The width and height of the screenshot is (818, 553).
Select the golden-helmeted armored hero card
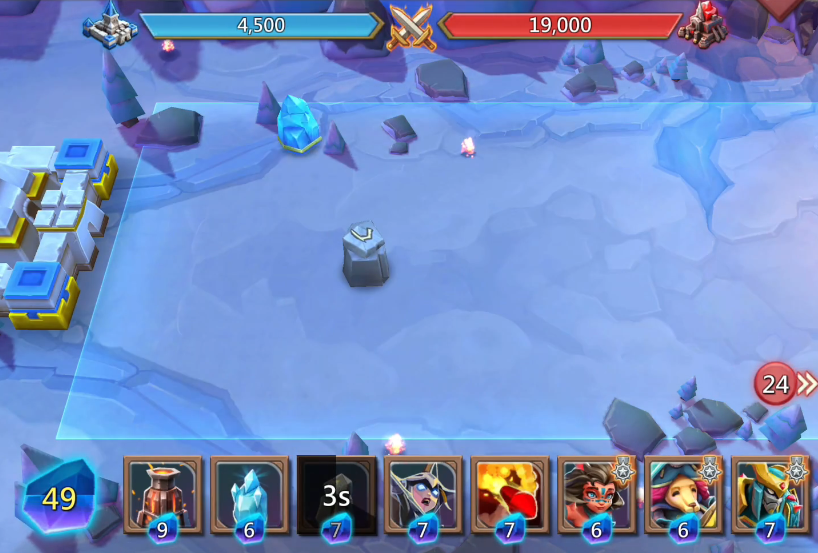(770, 494)
